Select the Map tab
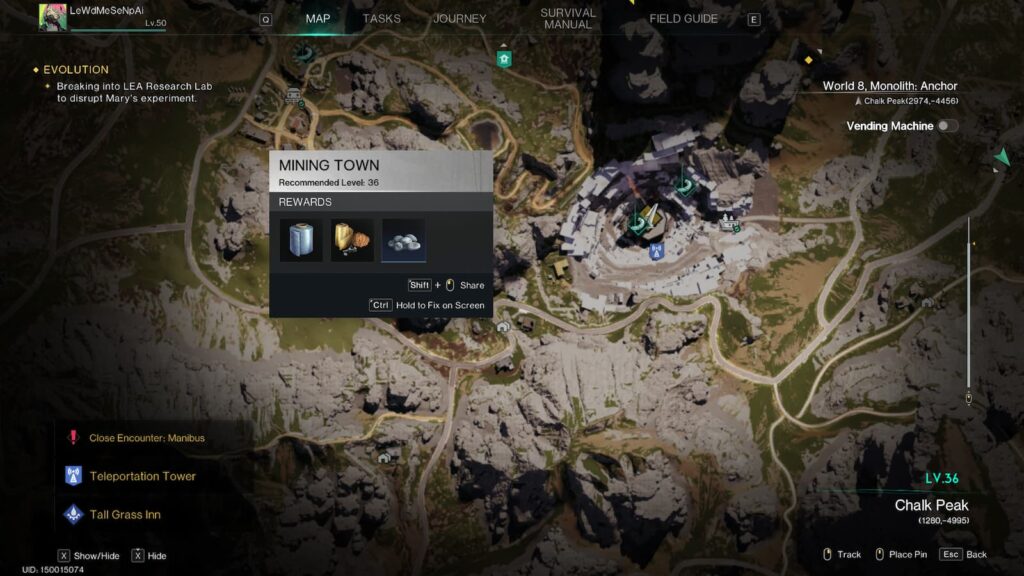The height and width of the screenshot is (576, 1024). pyautogui.click(x=317, y=19)
